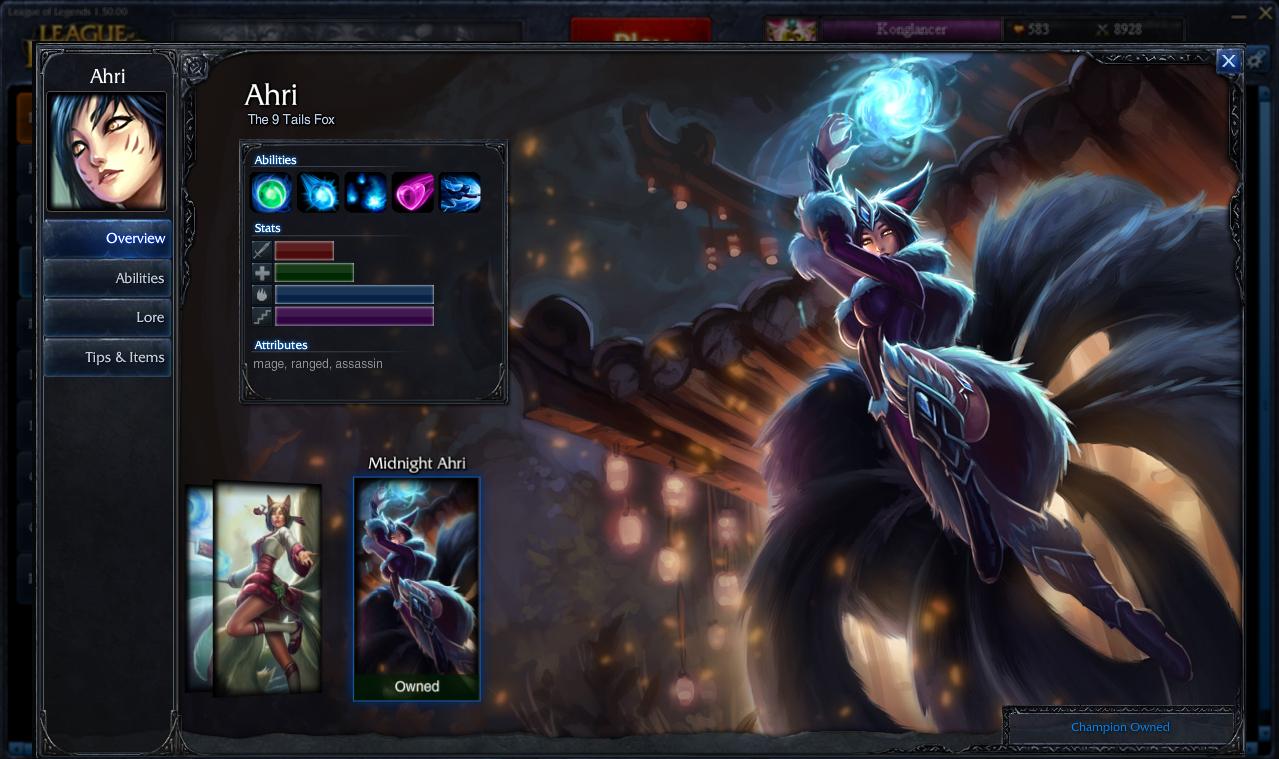Image resolution: width=1279 pixels, height=759 pixels.
Task: Select the green orb passive ability icon
Action: 272,192
